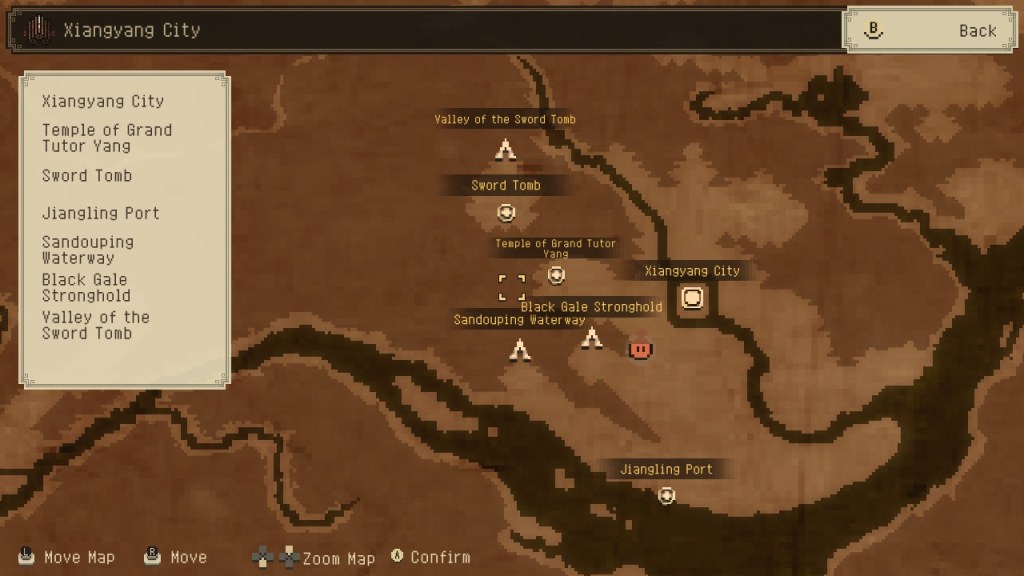
Task: Click the red player face marker on map
Action: [x=640, y=348]
